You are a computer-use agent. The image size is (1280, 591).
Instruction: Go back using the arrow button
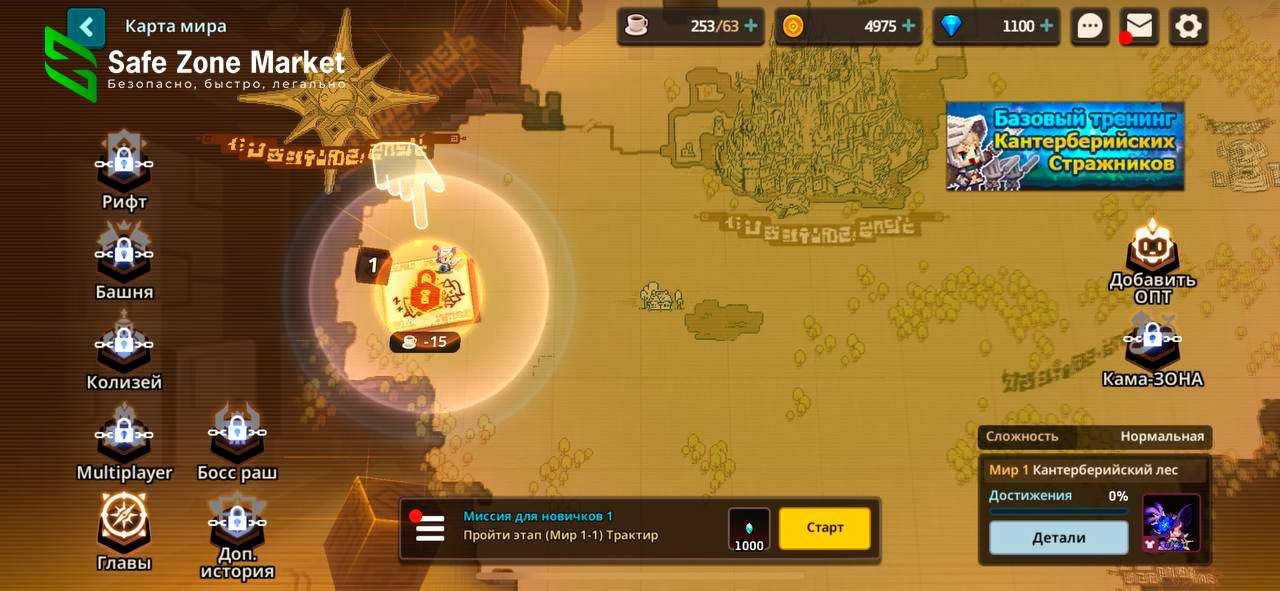click(x=86, y=27)
